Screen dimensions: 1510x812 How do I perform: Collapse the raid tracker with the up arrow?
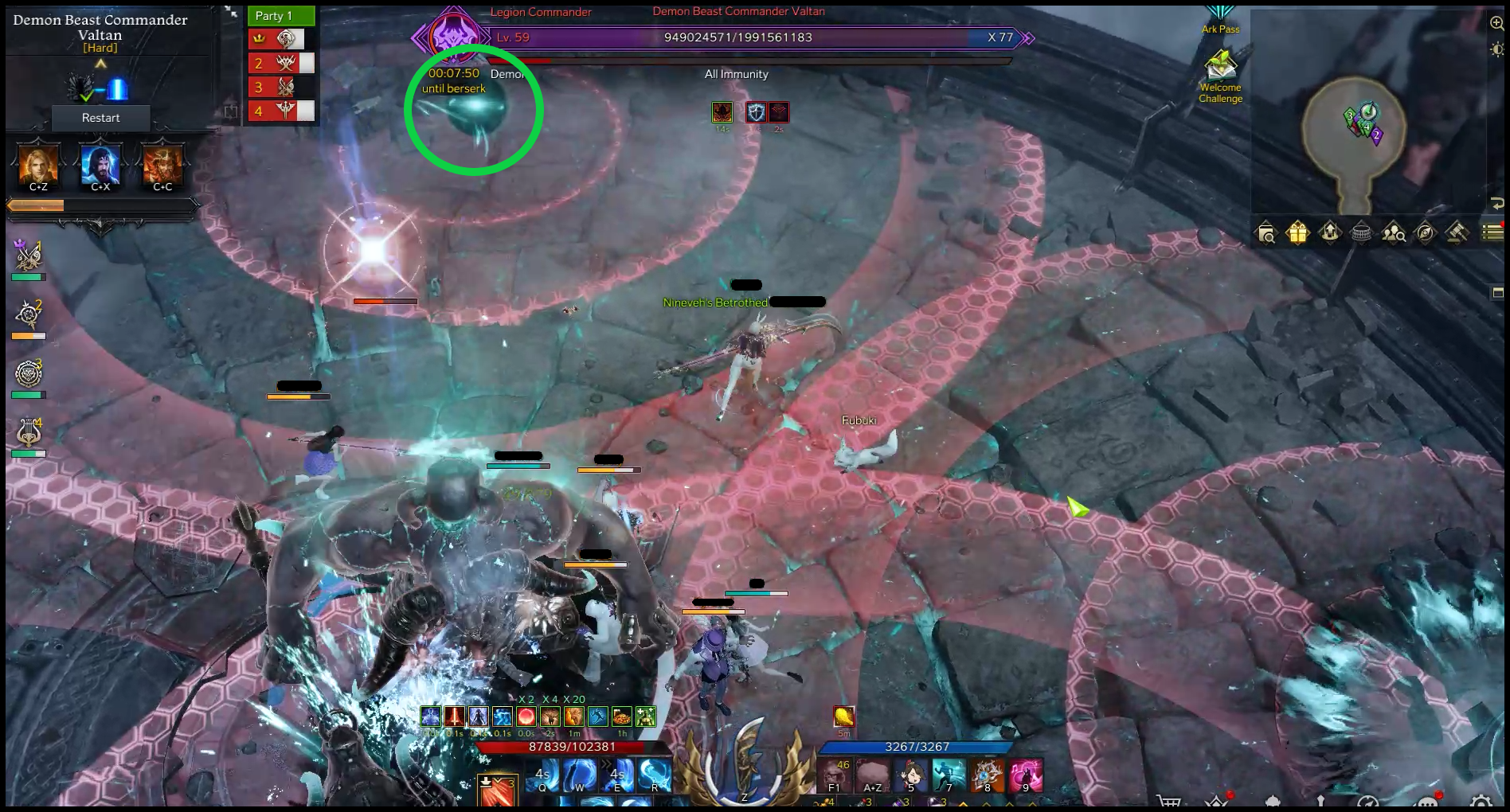[100, 64]
